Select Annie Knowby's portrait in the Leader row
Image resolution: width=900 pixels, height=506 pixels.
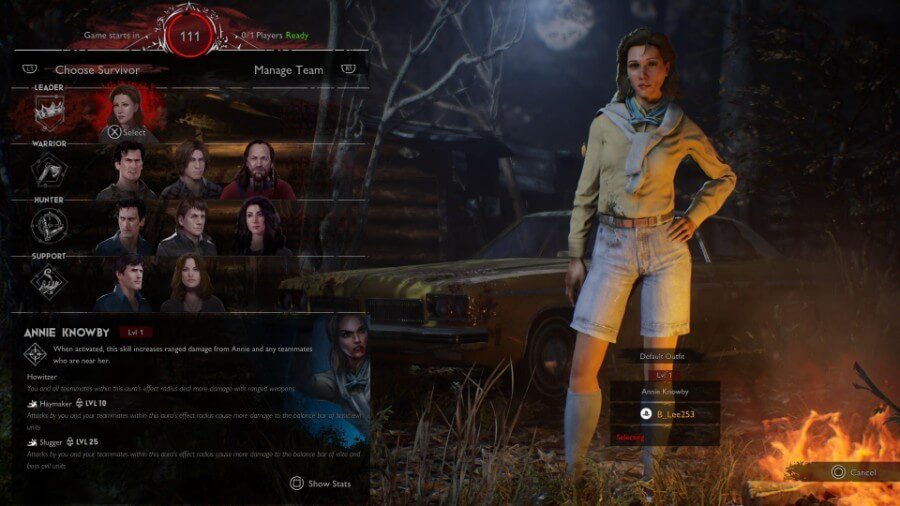(x=126, y=107)
